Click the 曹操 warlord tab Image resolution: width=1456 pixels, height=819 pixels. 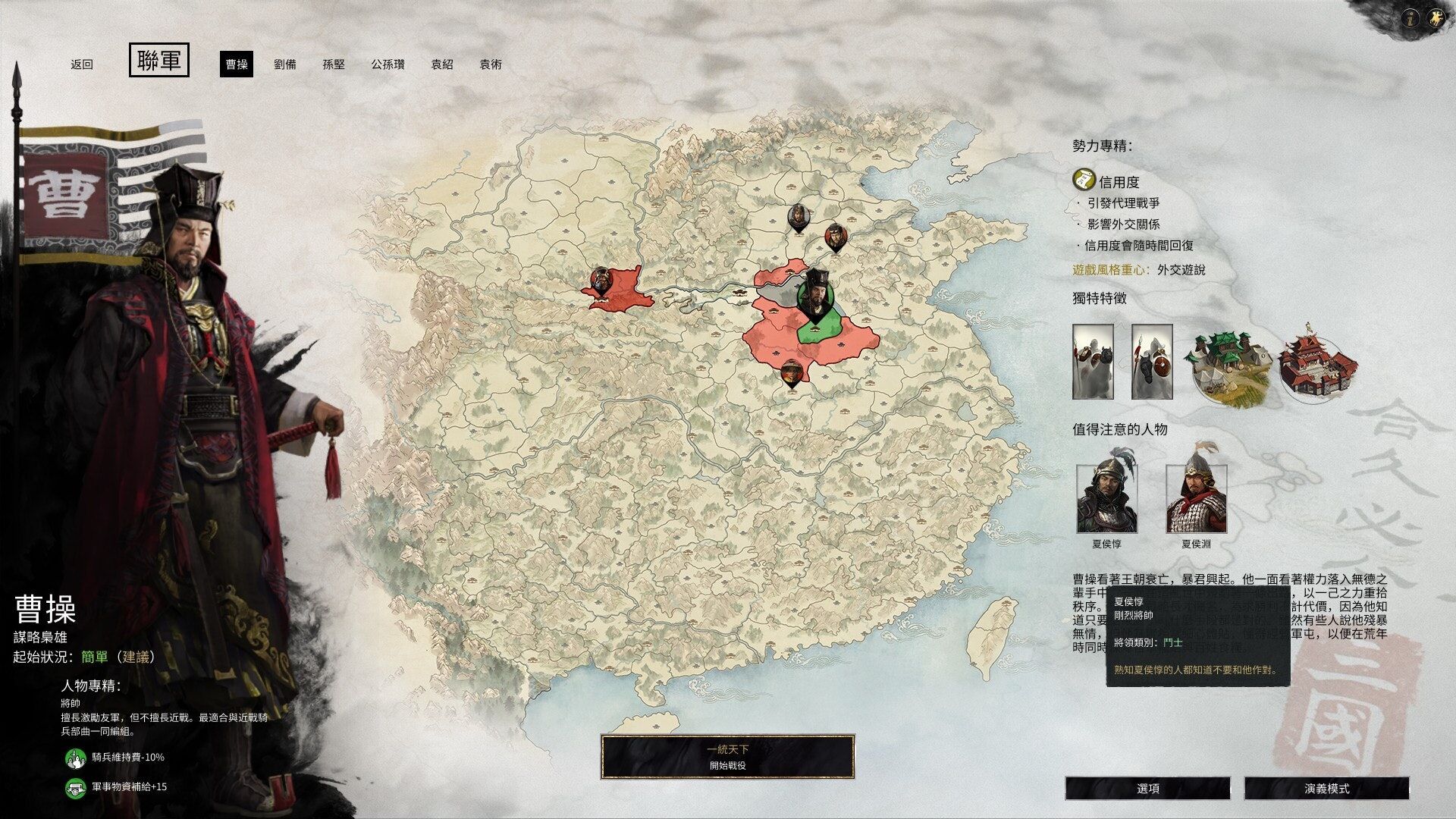point(237,64)
